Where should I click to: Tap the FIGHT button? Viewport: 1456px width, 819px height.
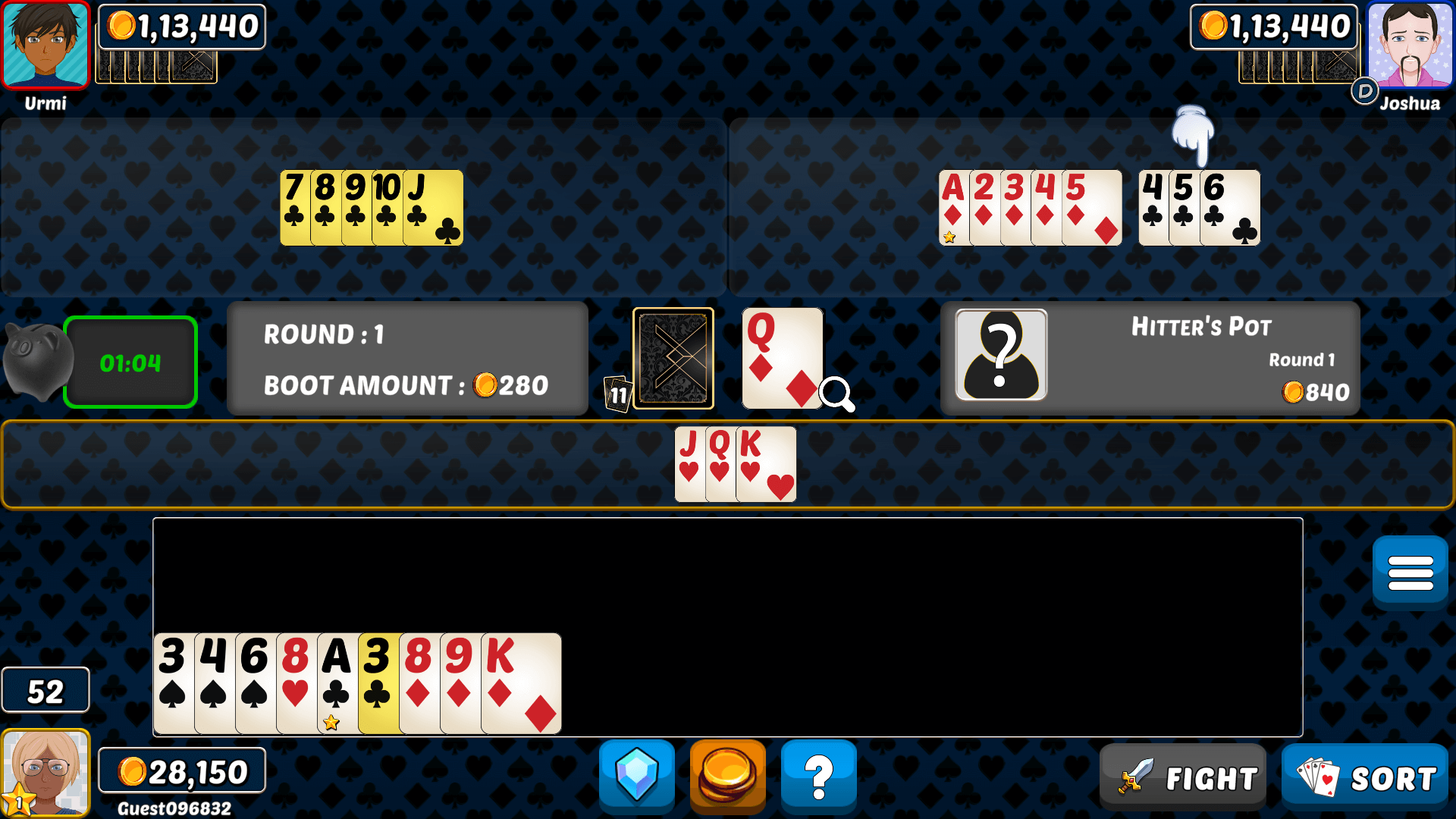click(x=1183, y=776)
